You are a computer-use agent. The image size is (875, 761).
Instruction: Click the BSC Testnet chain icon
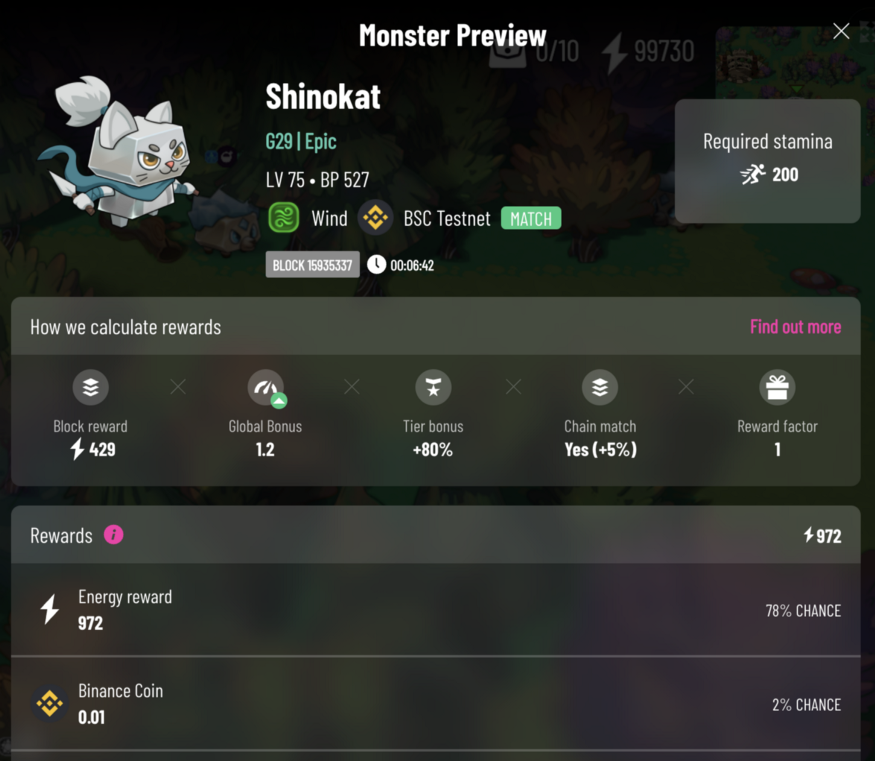click(x=376, y=218)
